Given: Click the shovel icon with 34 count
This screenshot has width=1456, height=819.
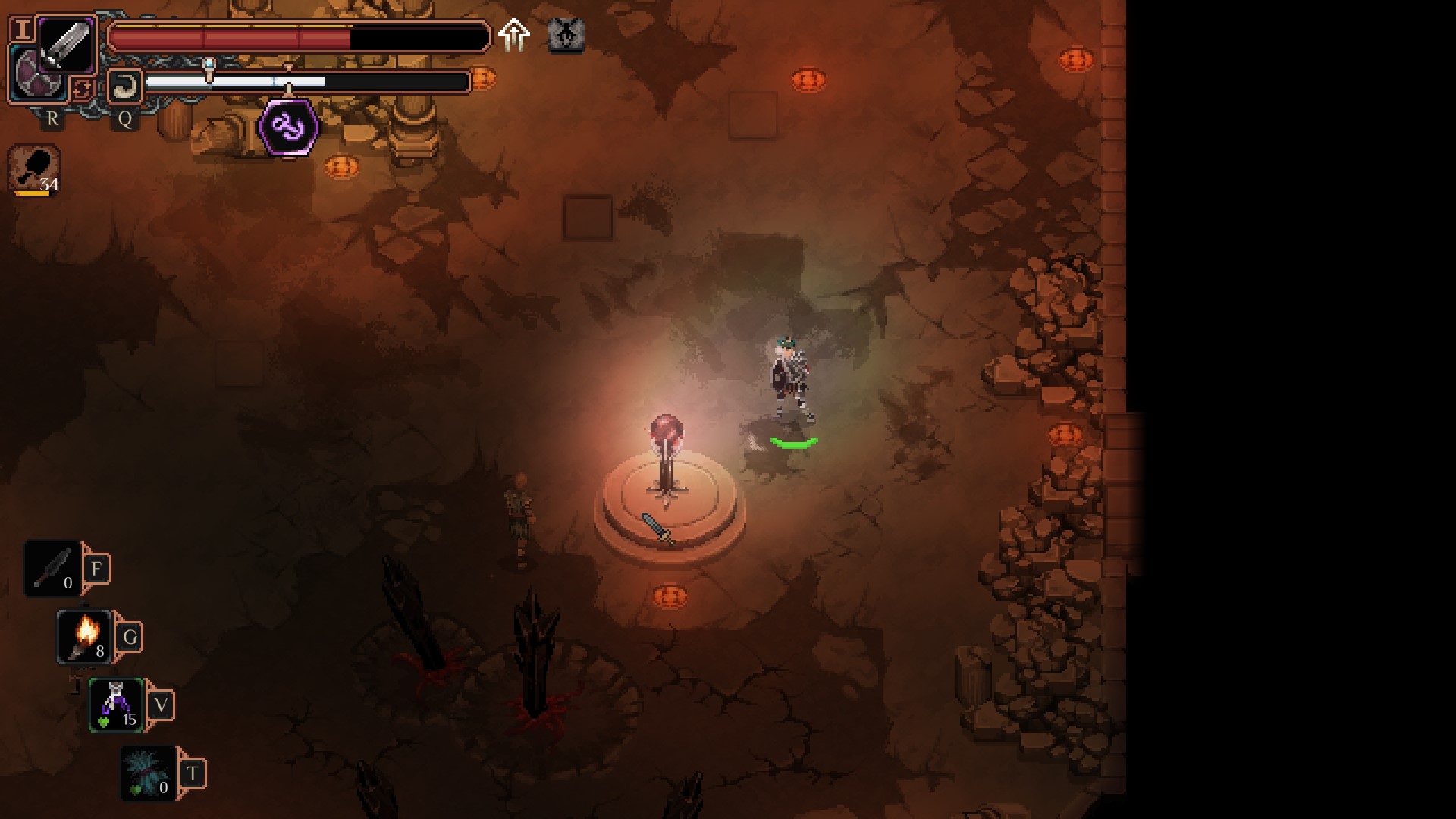Looking at the screenshot, I should [x=35, y=170].
